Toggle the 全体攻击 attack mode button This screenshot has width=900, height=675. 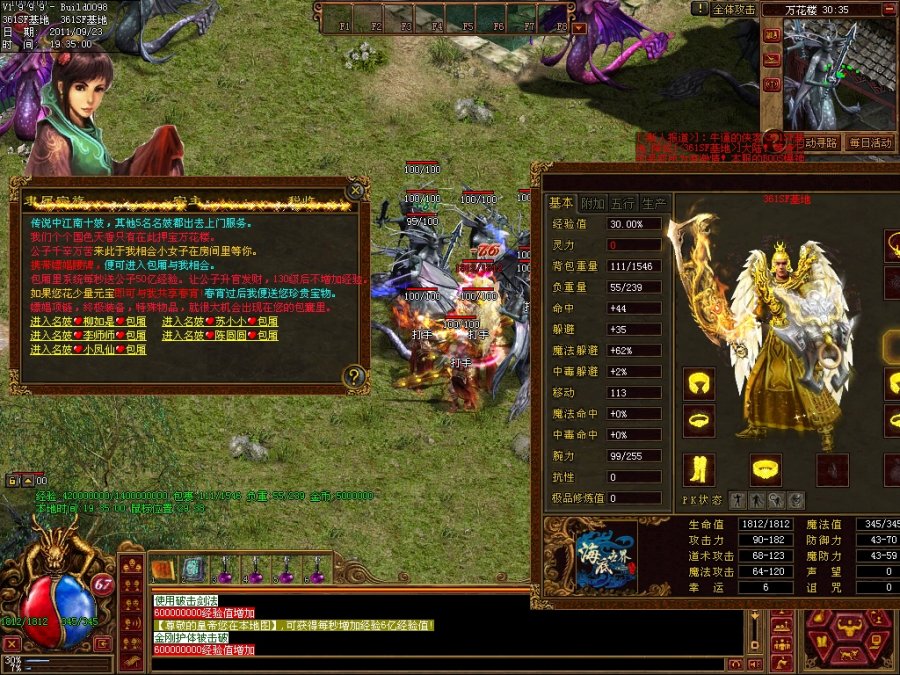(734, 10)
